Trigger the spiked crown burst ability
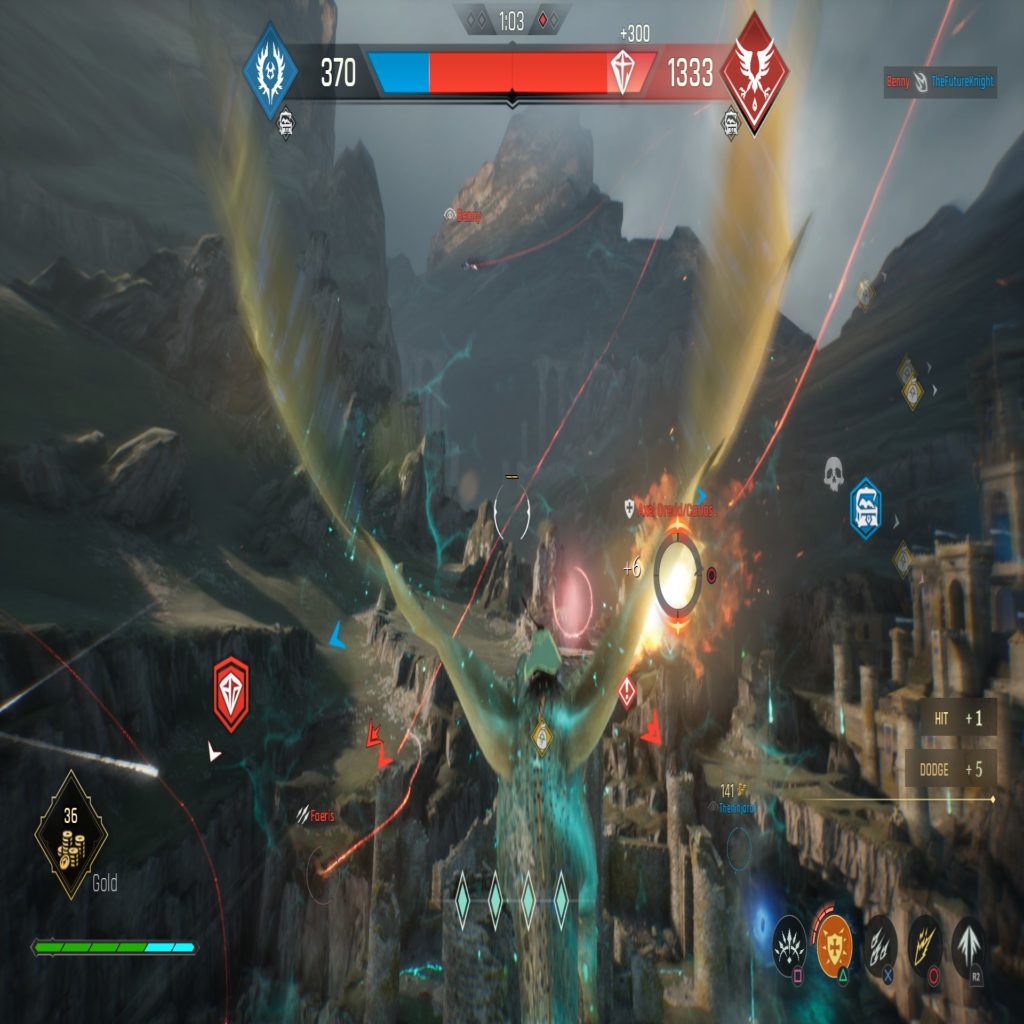The width and height of the screenshot is (1024, 1024). pos(789,942)
